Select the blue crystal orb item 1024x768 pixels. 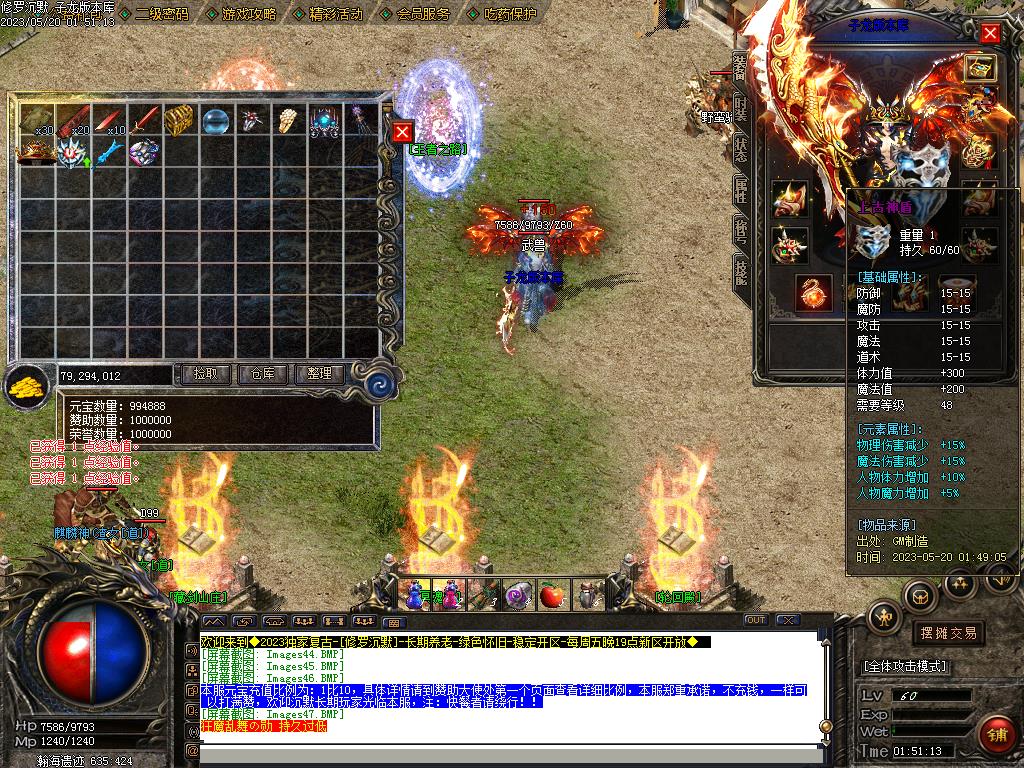(216, 121)
